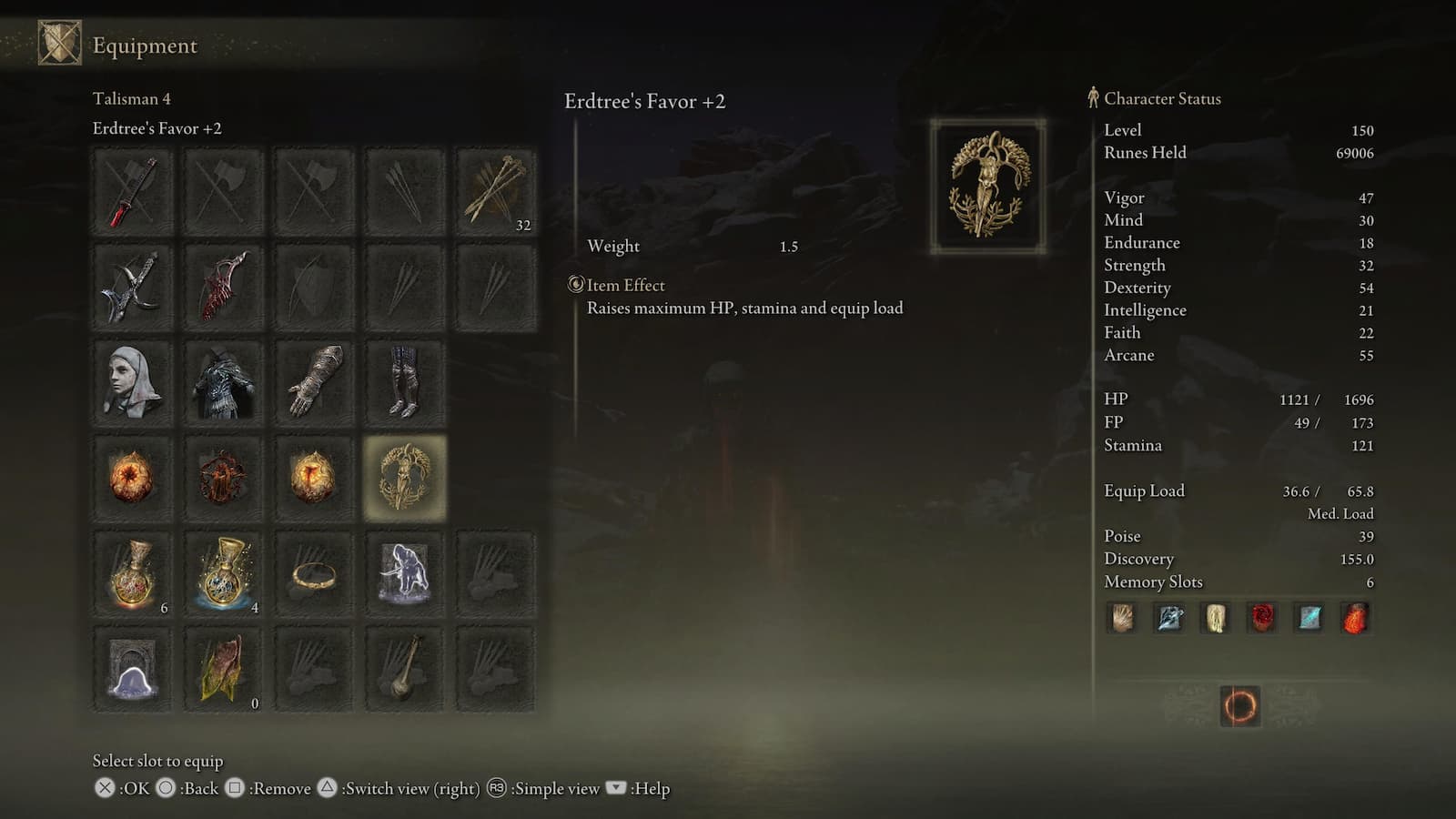Viewport: 1456px width, 819px height.
Task: Click the first memorized spell slot icon
Action: [1121, 618]
